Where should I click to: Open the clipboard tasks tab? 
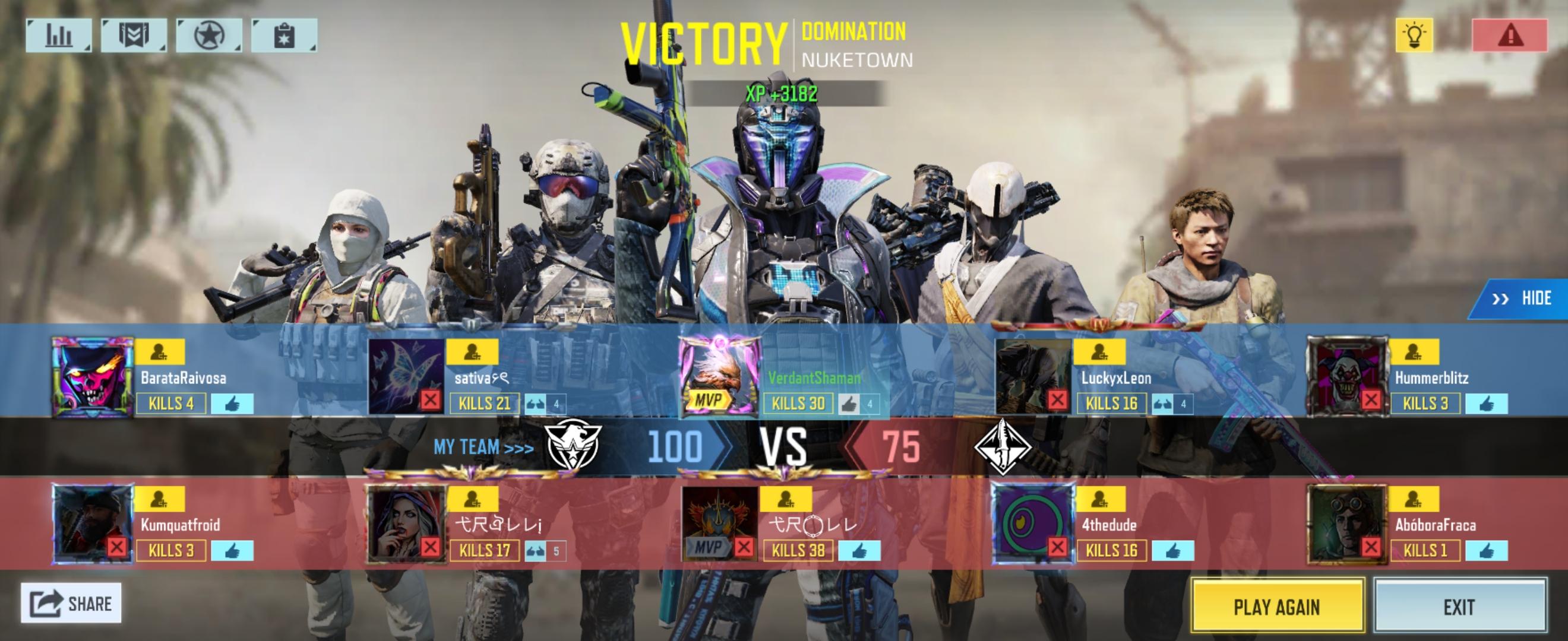coord(284,35)
